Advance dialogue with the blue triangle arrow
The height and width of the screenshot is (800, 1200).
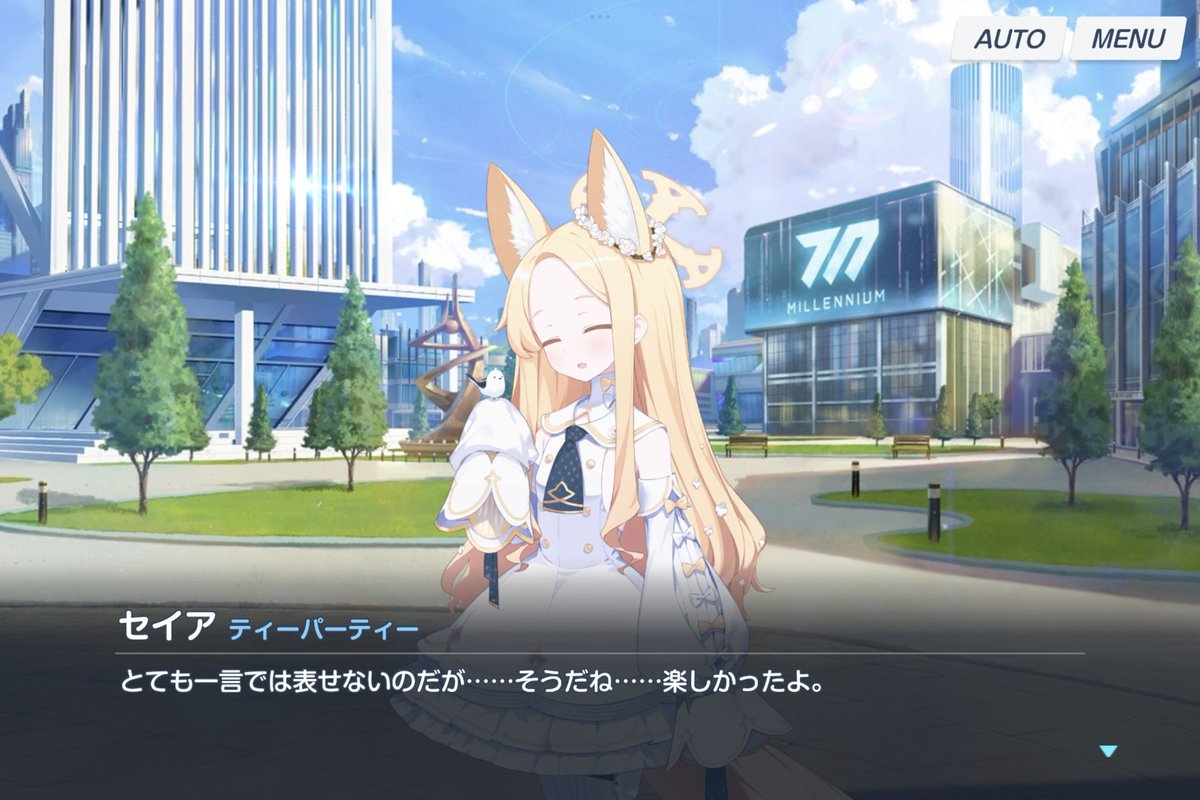click(1107, 751)
